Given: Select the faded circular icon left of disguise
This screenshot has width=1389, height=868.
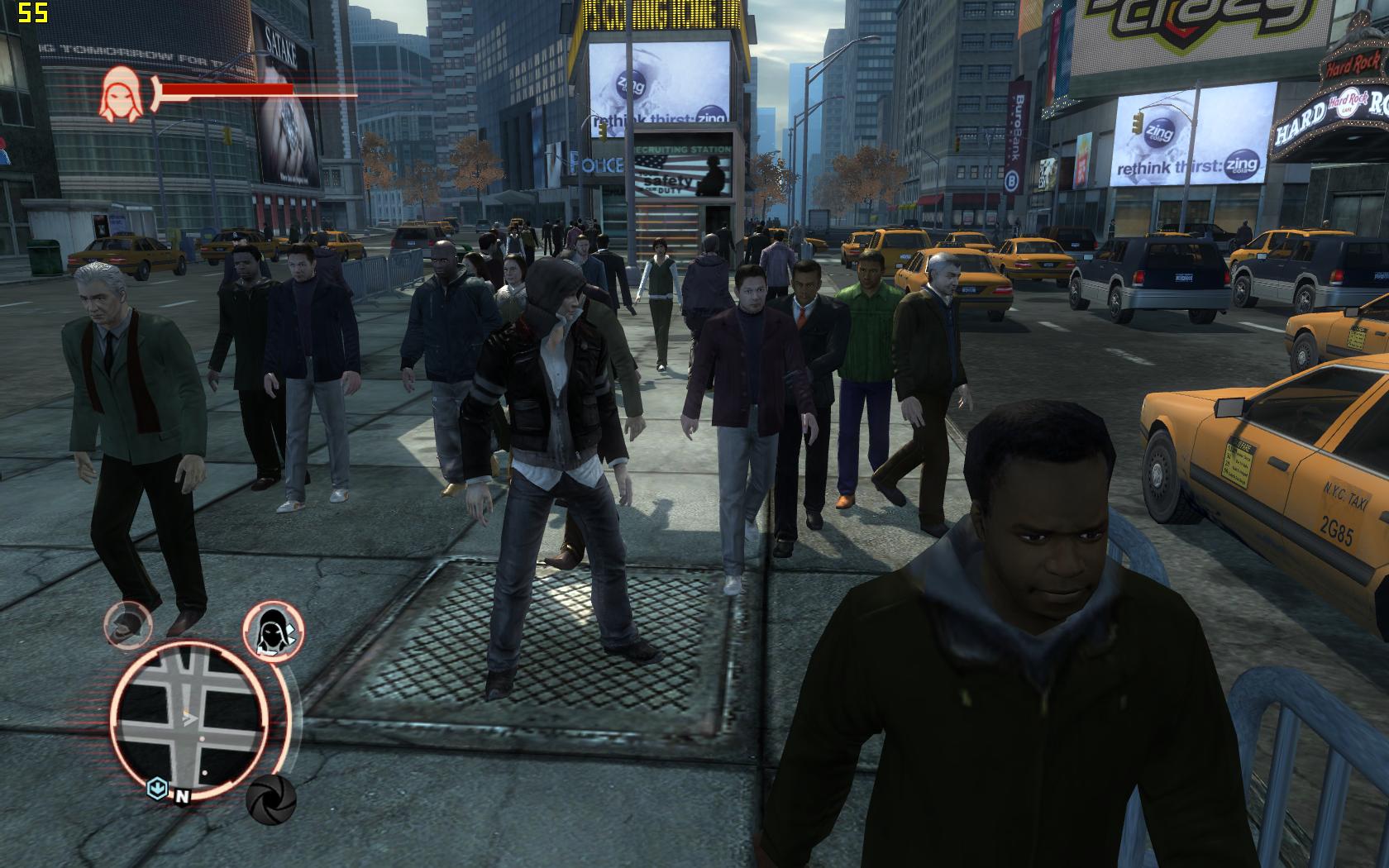Looking at the screenshot, I should pos(128,624).
